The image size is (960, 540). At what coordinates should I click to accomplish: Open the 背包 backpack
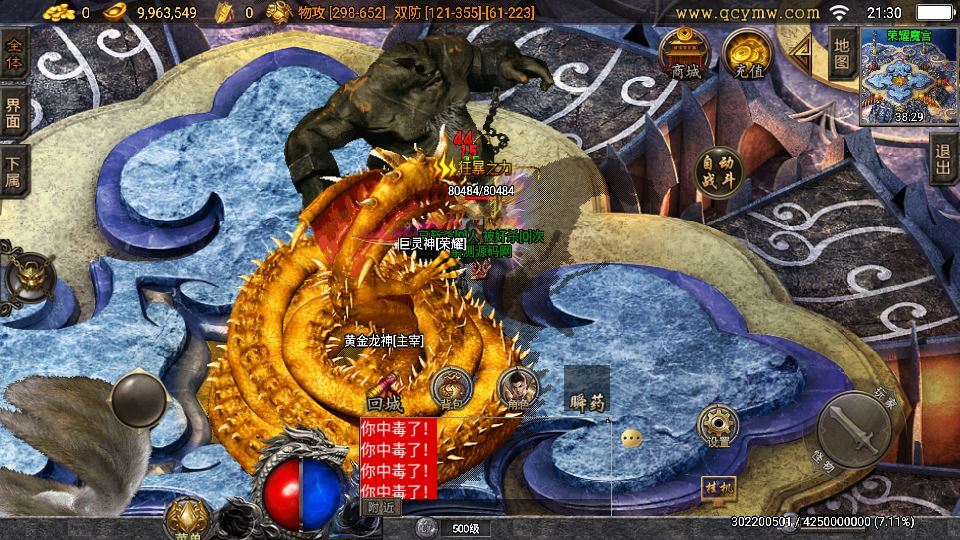[452, 388]
